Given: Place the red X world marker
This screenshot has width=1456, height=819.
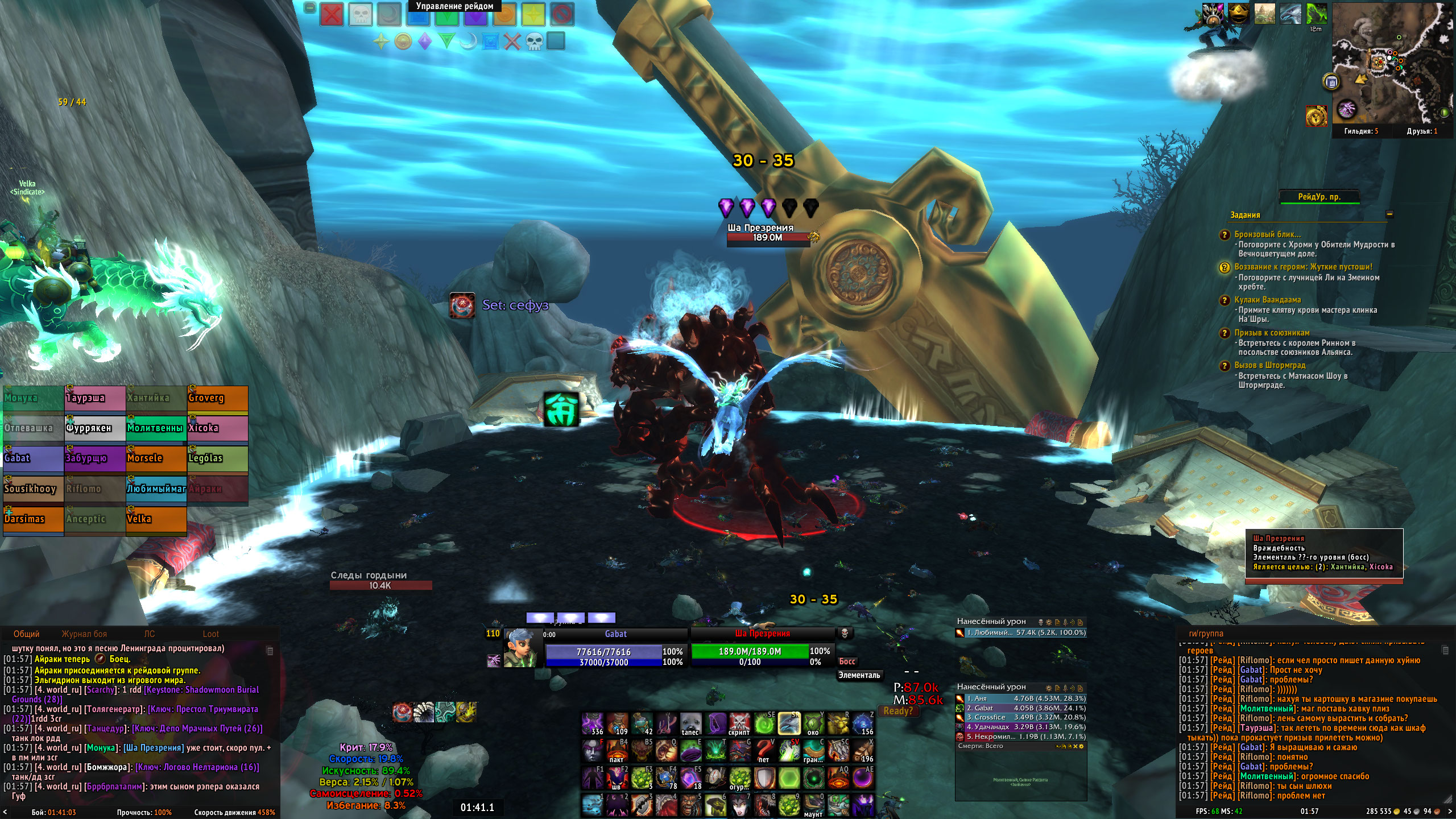Looking at the screenshot, I should coord(332,15).
